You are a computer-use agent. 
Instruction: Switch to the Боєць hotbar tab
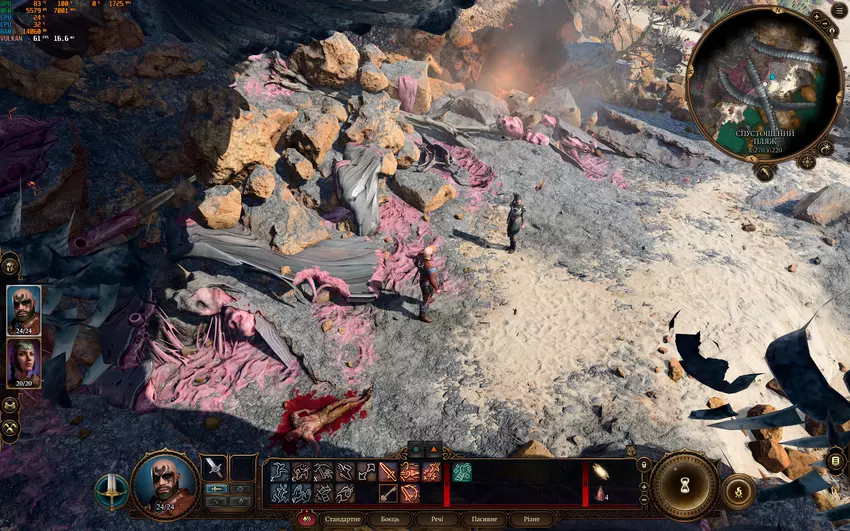[x=389, y=520]
